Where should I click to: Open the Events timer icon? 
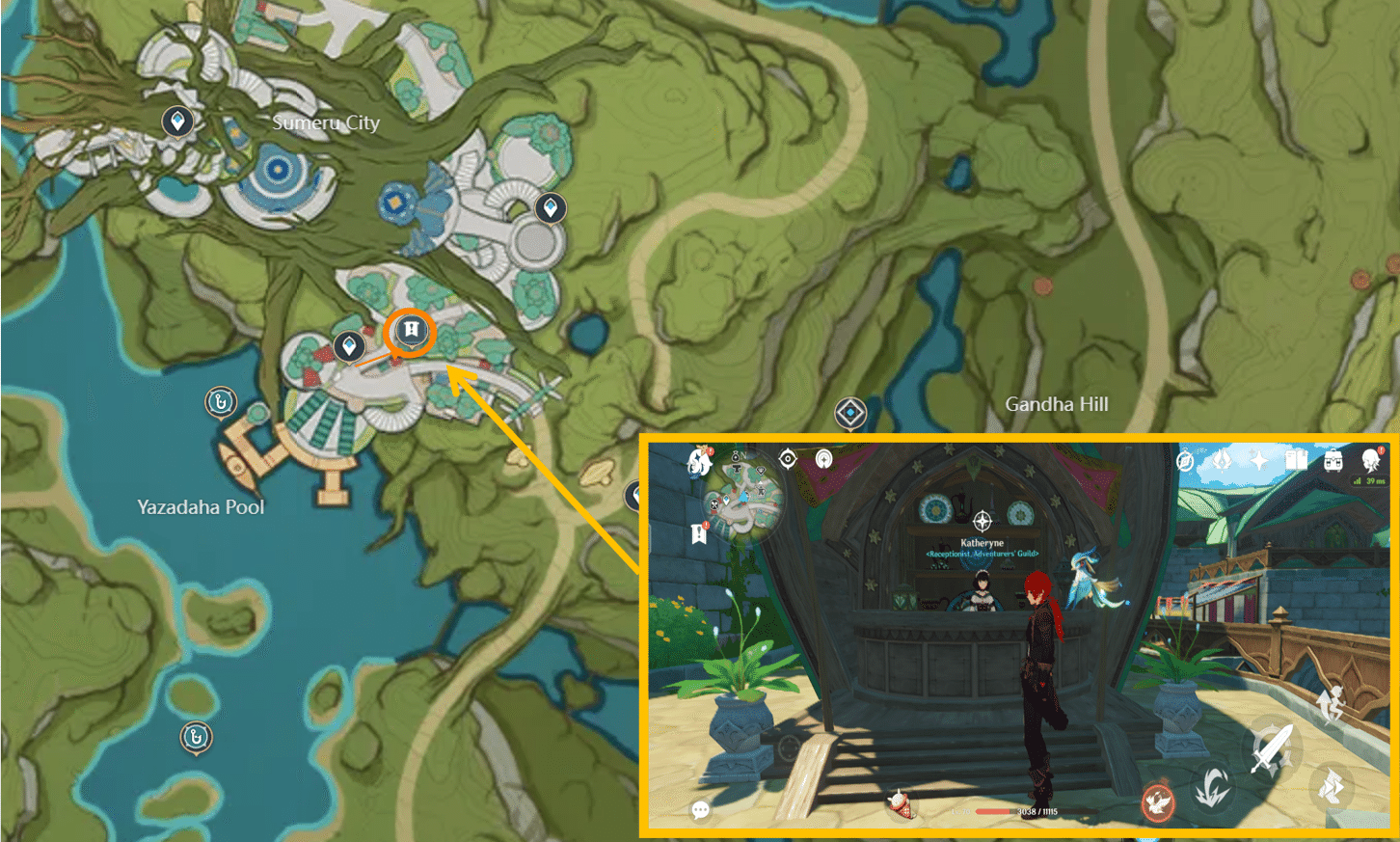pyautogui.click(x=1185, y=462)
